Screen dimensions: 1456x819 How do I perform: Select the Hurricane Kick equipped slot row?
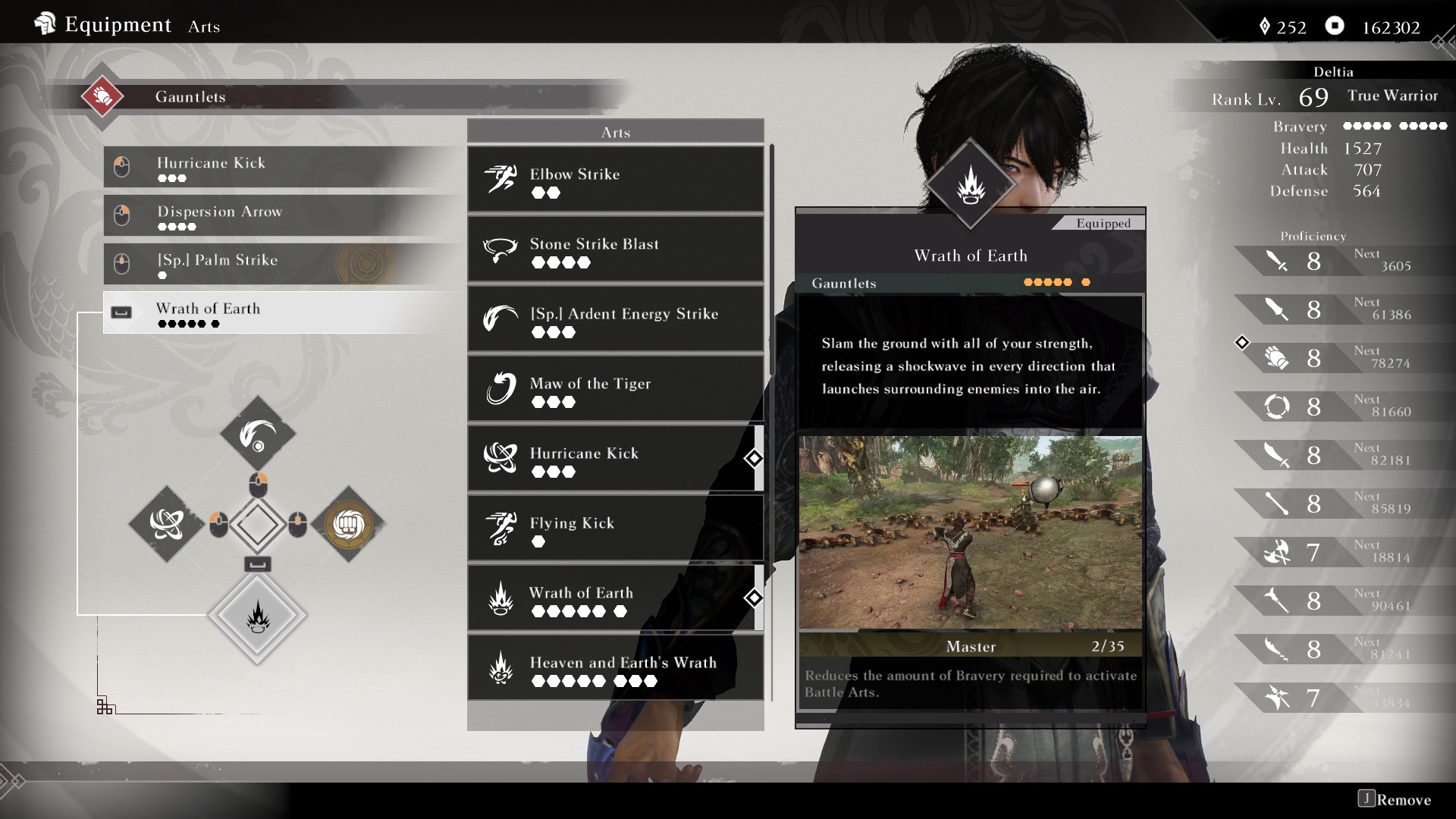point(281,167)
